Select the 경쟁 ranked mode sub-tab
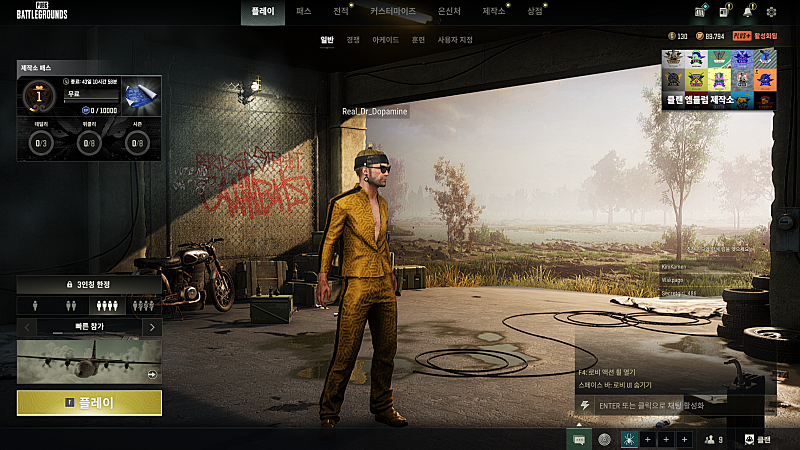Image resolution: width=800 pixels, height=450 pixels. (353, 40)
